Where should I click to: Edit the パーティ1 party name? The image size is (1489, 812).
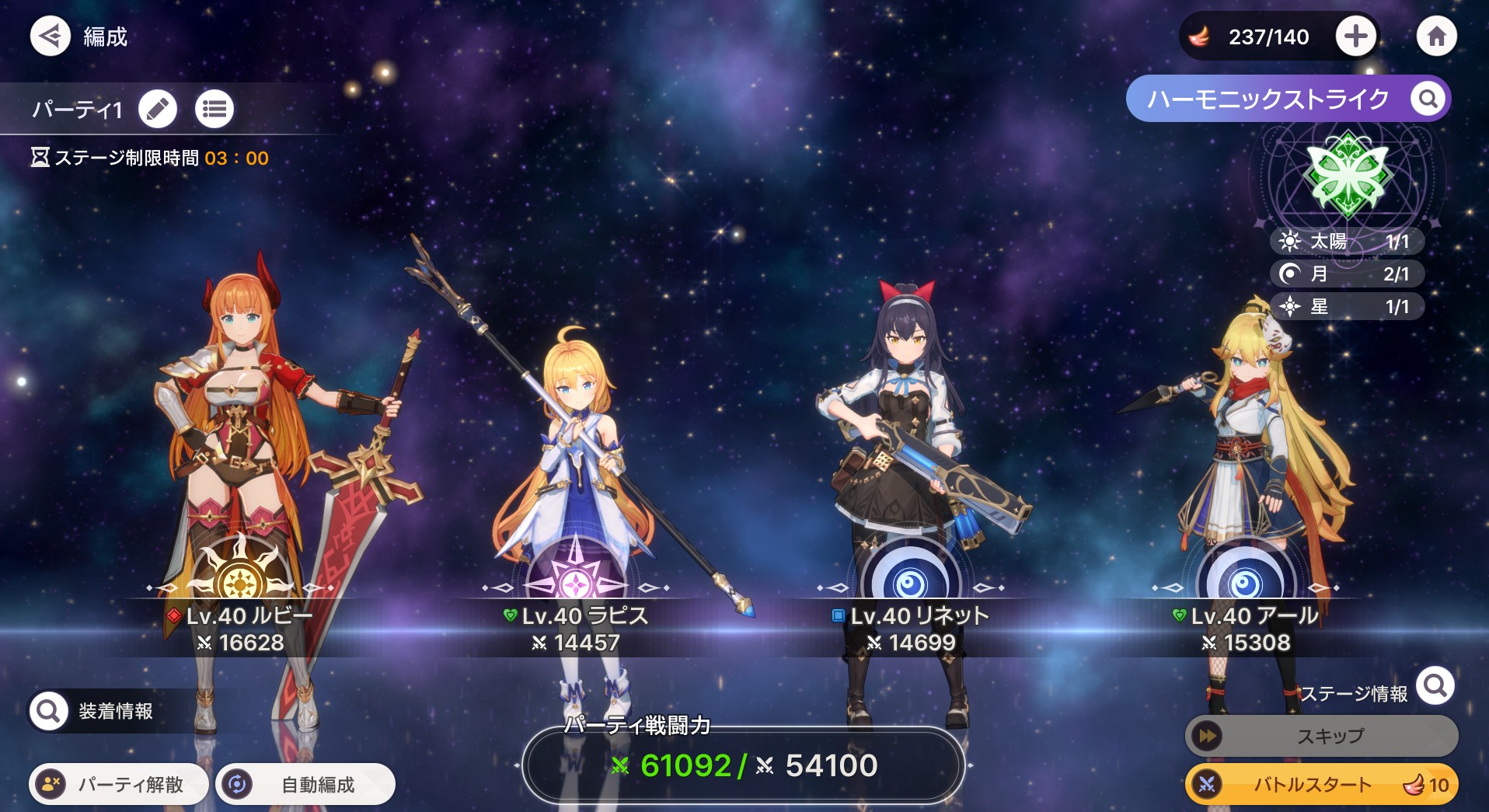[x=158, y=109]
